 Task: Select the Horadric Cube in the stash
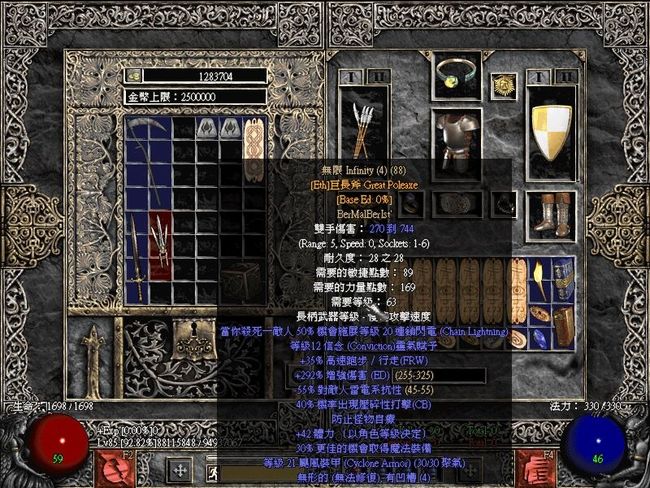pos(241,282)
